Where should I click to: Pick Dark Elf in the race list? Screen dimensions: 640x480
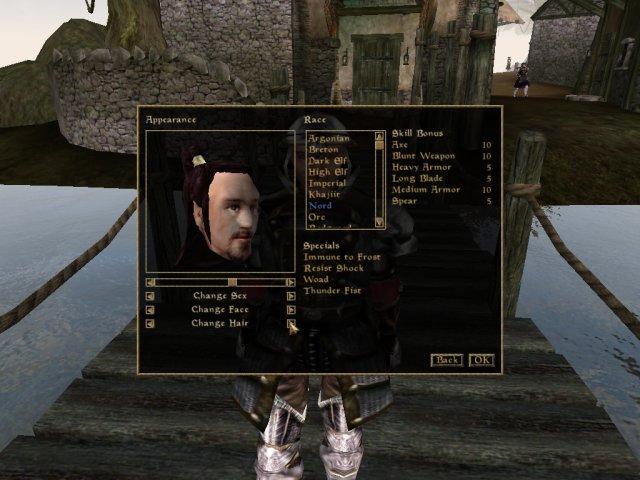[x=327, y=160]
